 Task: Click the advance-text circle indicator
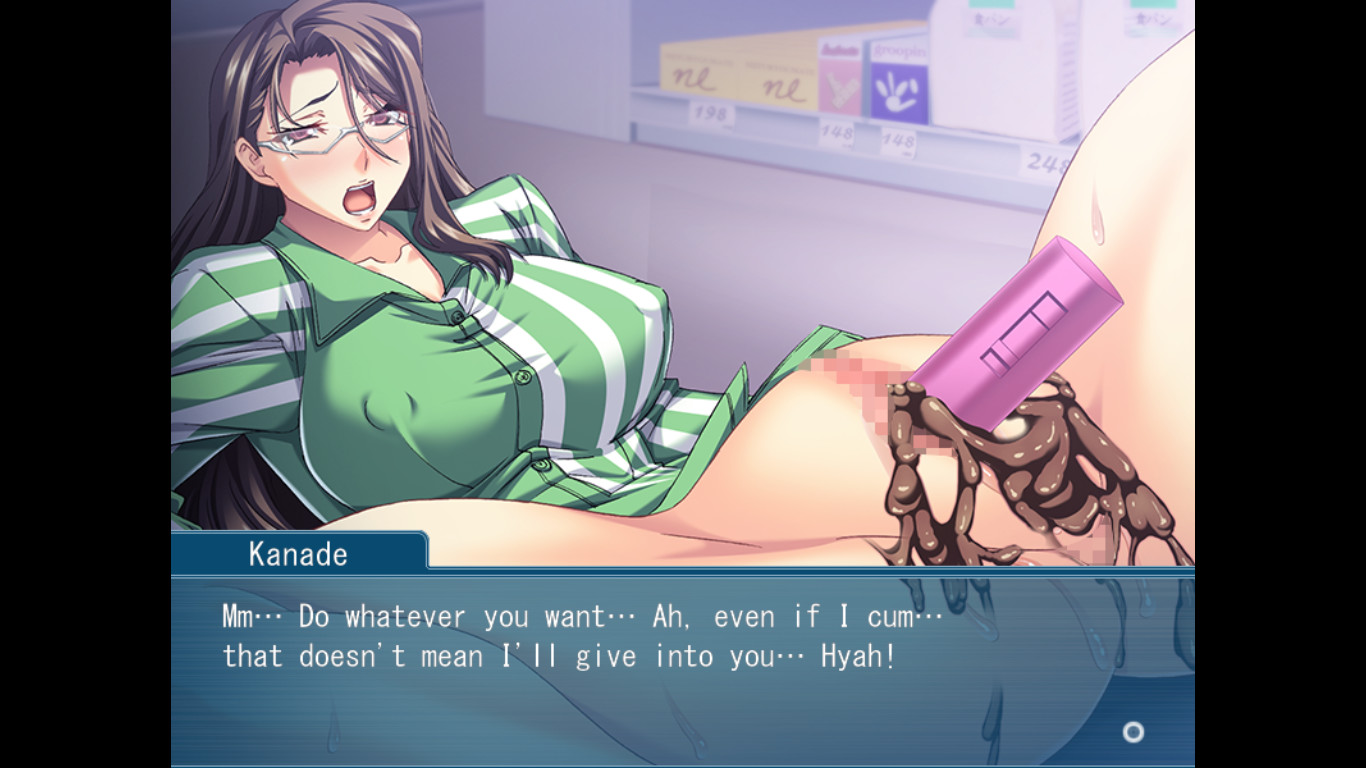point(1133,732)
